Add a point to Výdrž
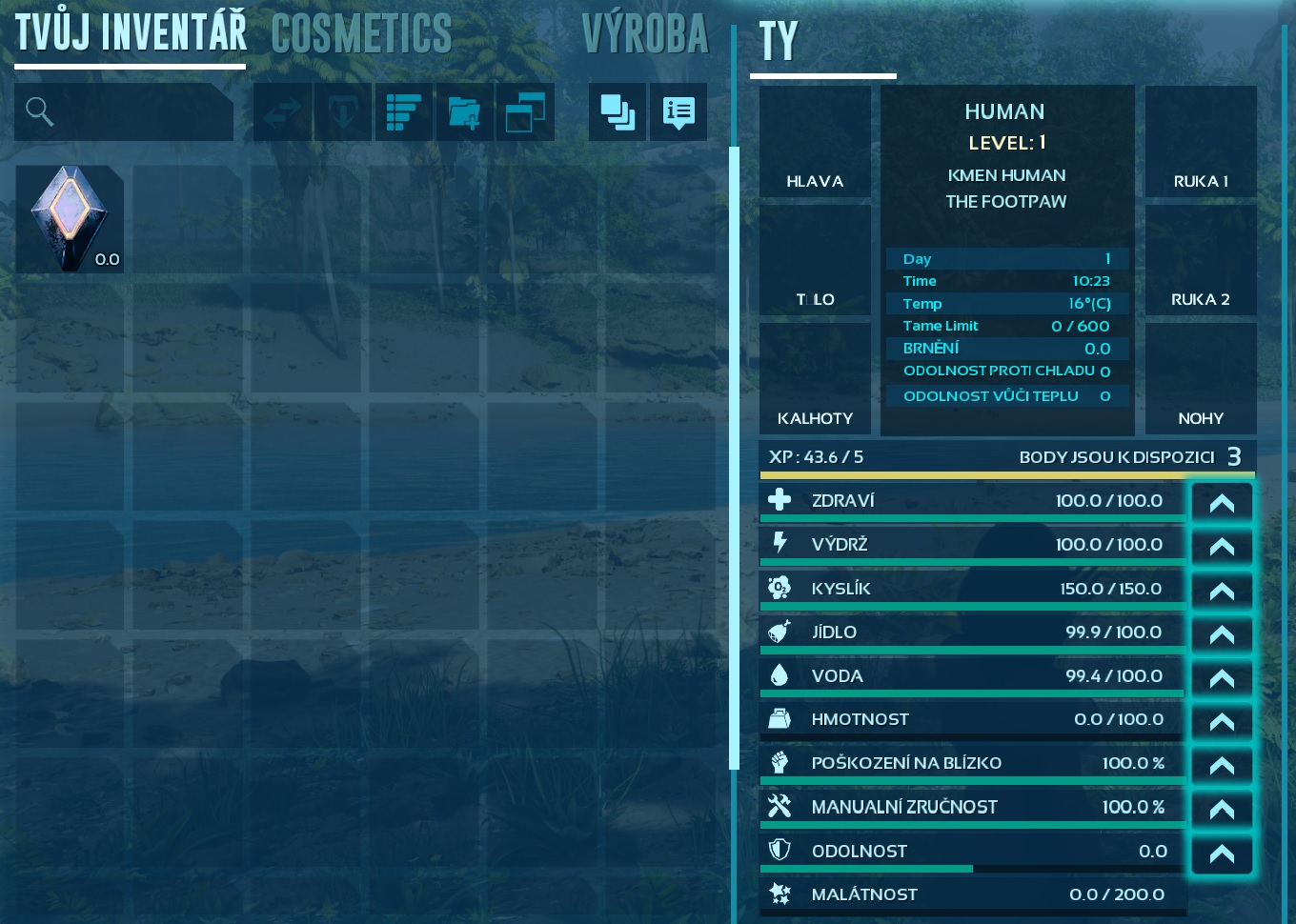The image size is (1296, 924). click(x=1222, y=546)
